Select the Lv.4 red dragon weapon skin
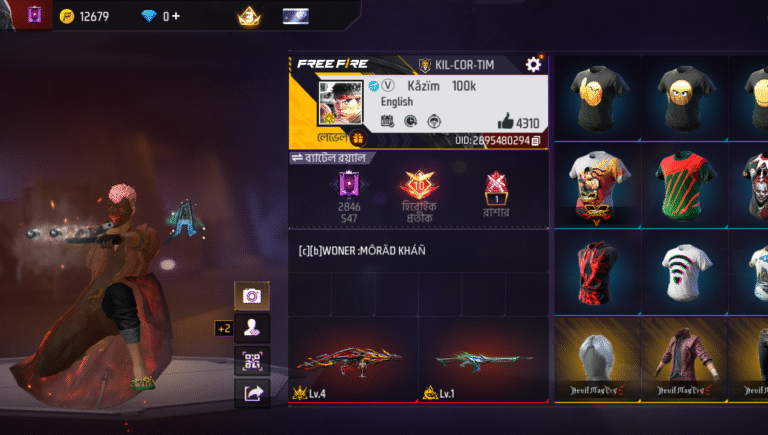The width and height of the screenshot is (768, 435). tap(350, 360)
